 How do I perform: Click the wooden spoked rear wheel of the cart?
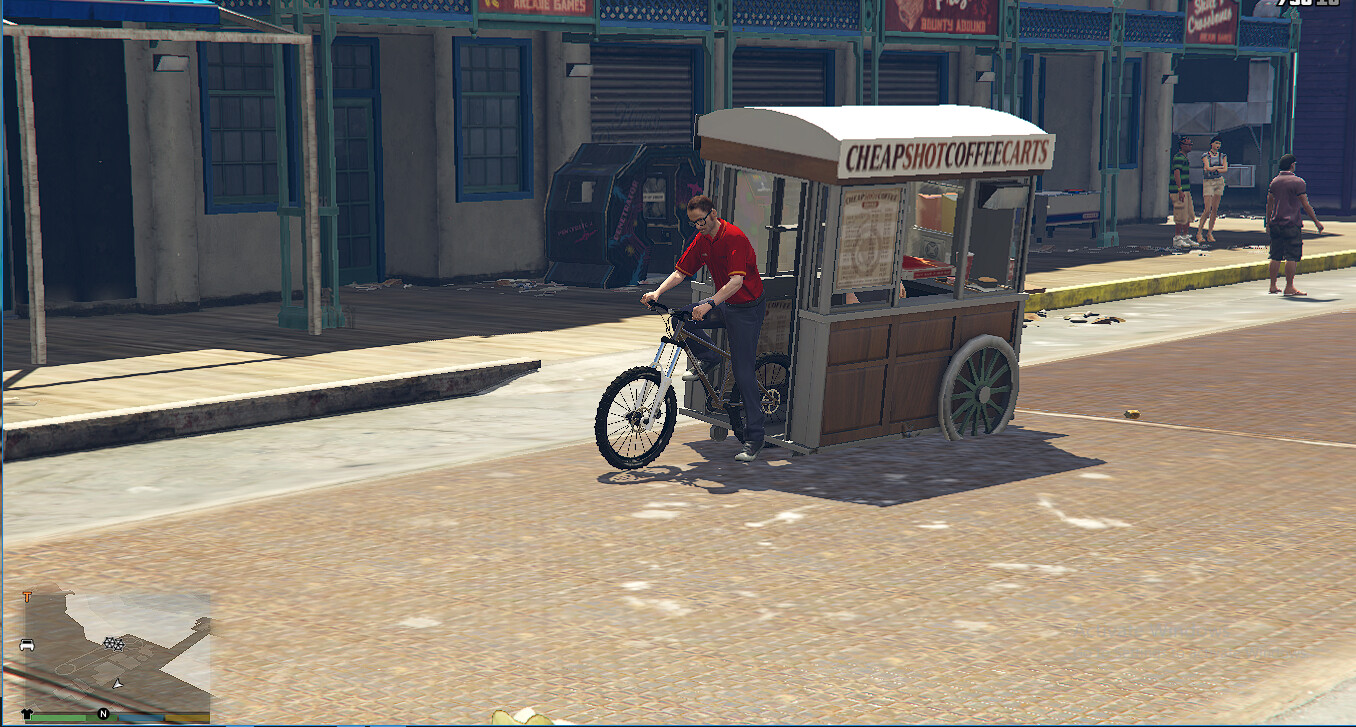click(983, 392)
